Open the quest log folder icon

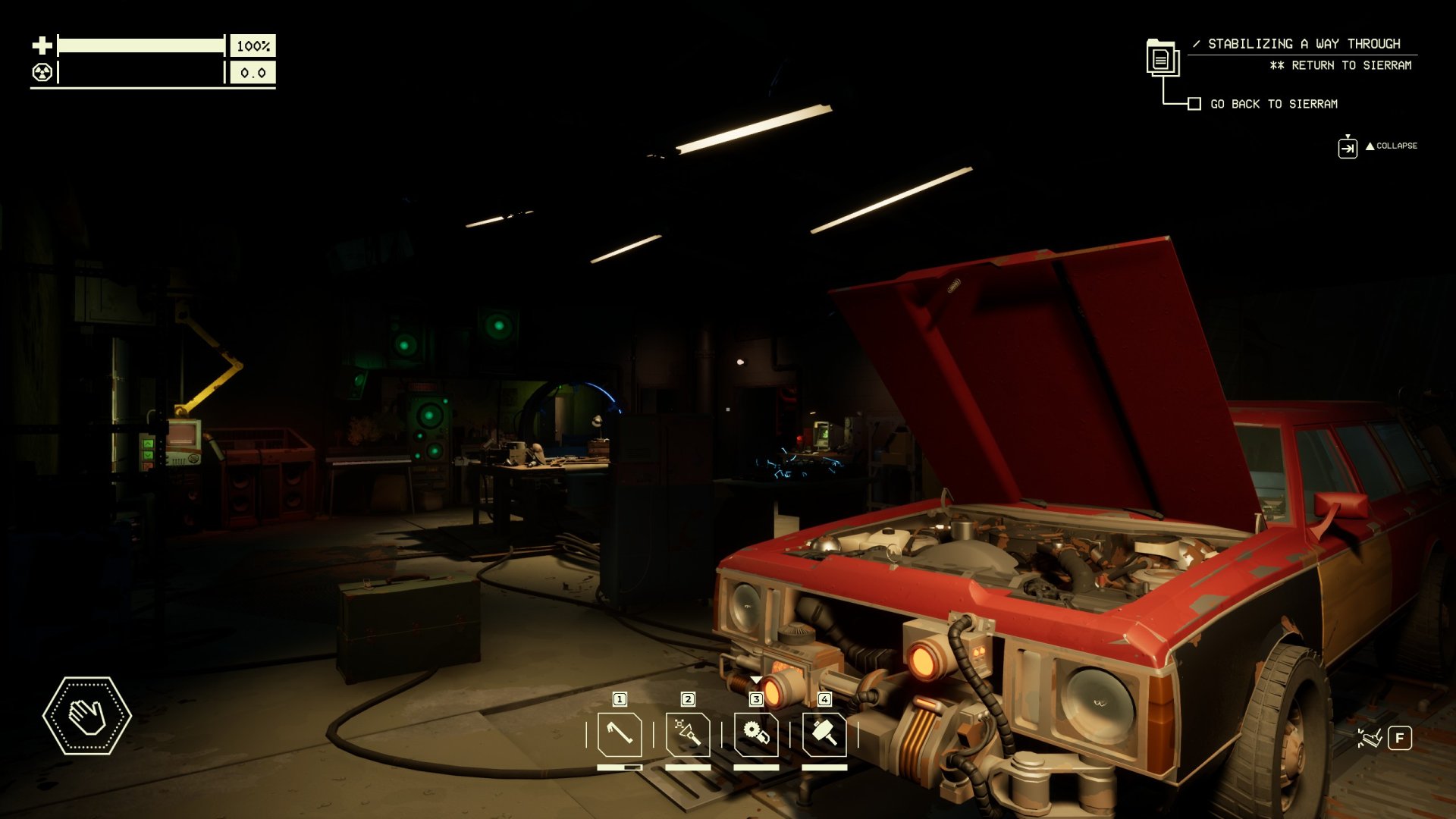coord(1161,58)
